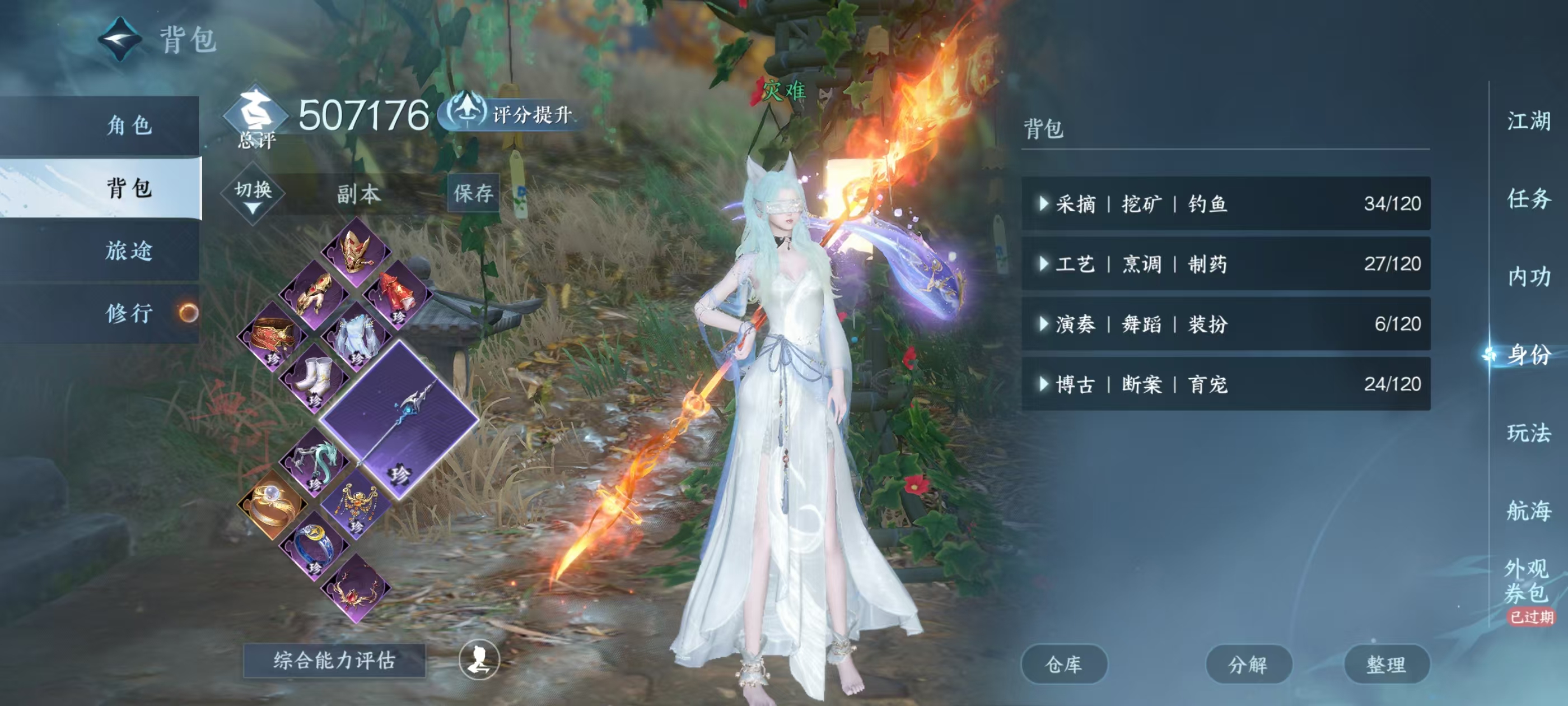This screenshot has width=1568, height=706.
Task: Switch to the 江湖 side tab
Action: 1528,120
